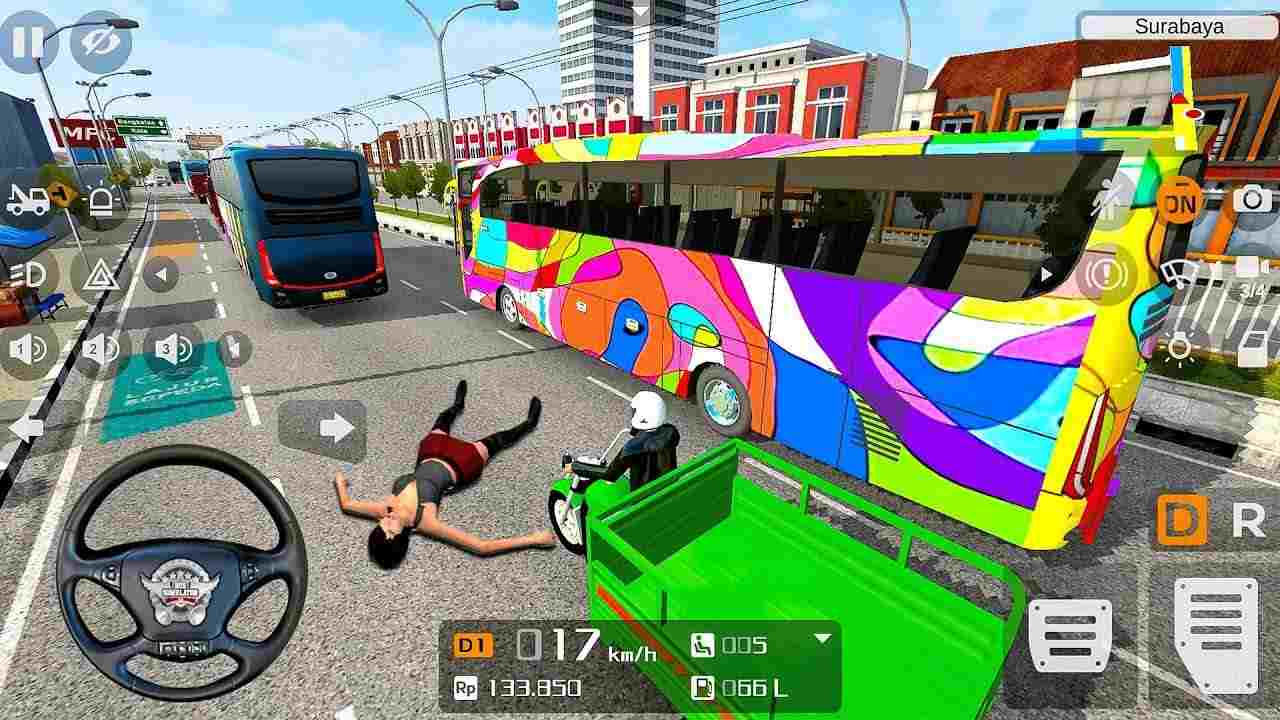
Task: Toggle the hazard warning triangle
Action: [100, 272]
